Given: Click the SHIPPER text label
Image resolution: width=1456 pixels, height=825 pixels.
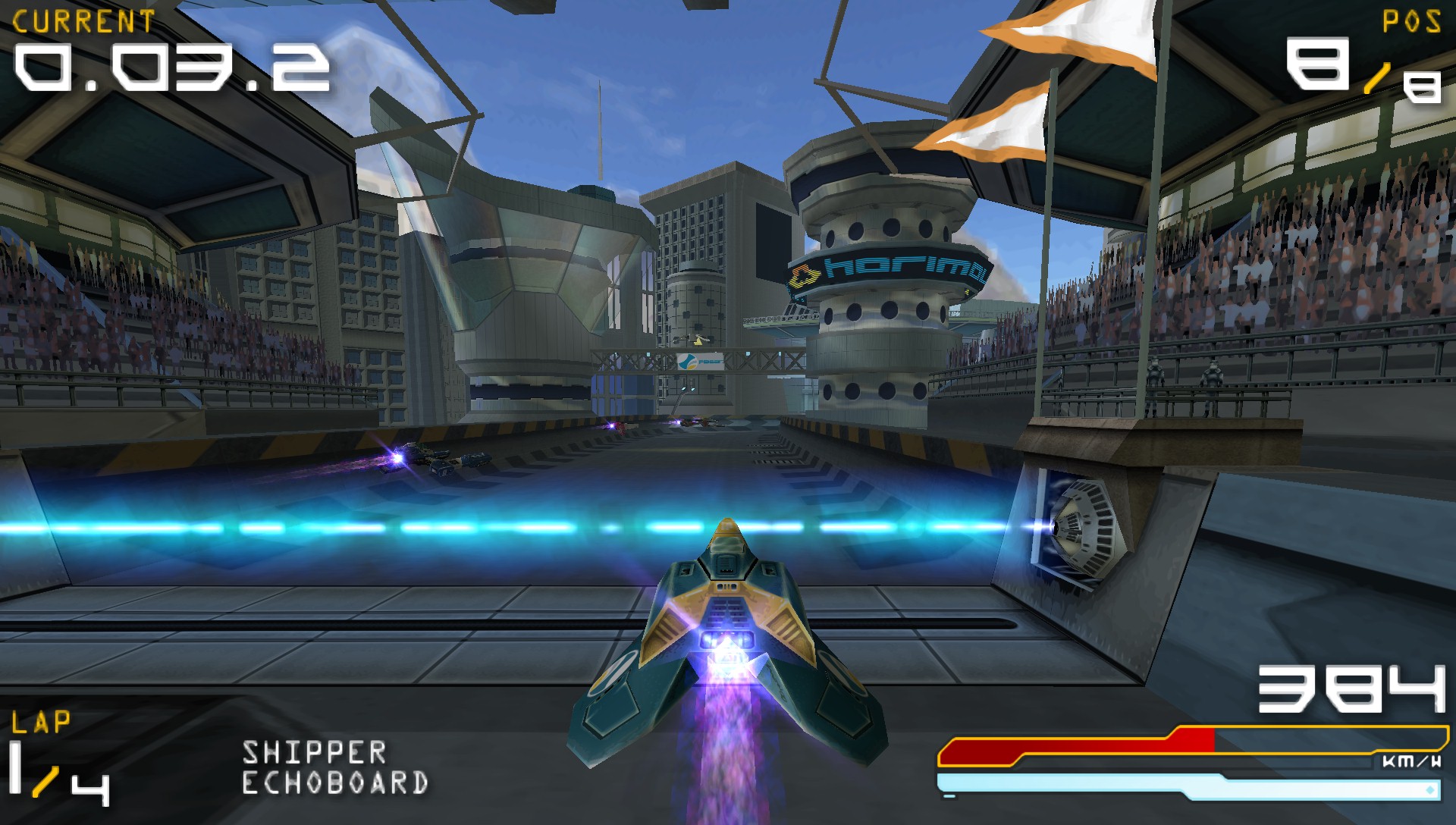Looking at the screenshot, I should coord(315,751).
